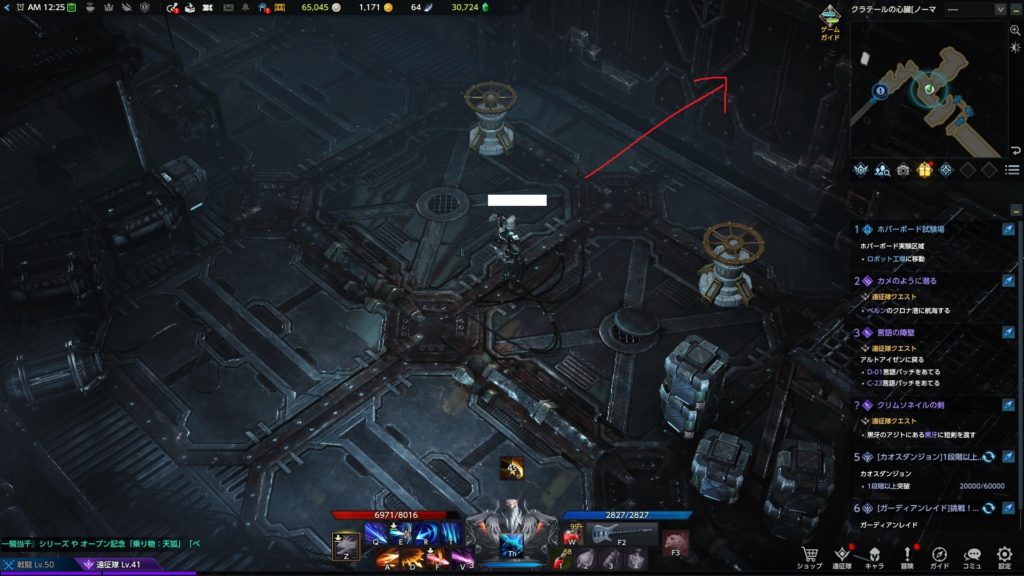Open the ガイド (Guide) compass menu
1024x576 pixels.
coord(940,556)
